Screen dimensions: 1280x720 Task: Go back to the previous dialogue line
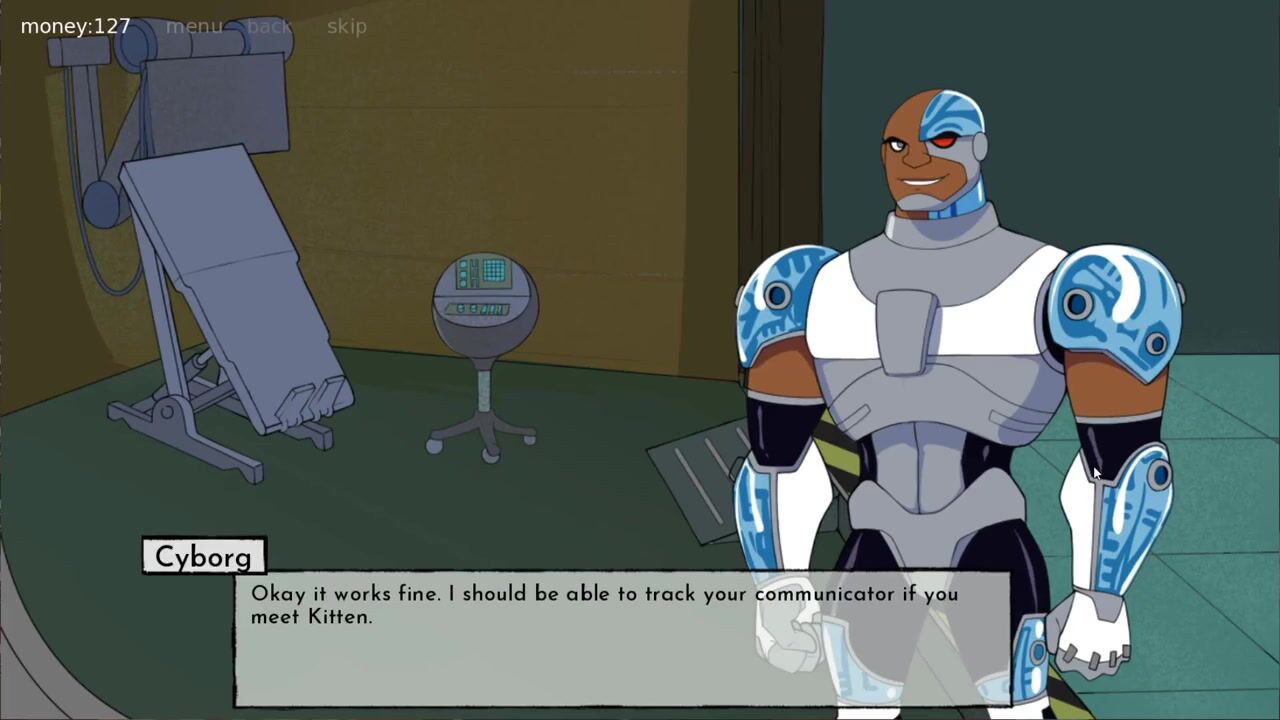tap(269, 26)
